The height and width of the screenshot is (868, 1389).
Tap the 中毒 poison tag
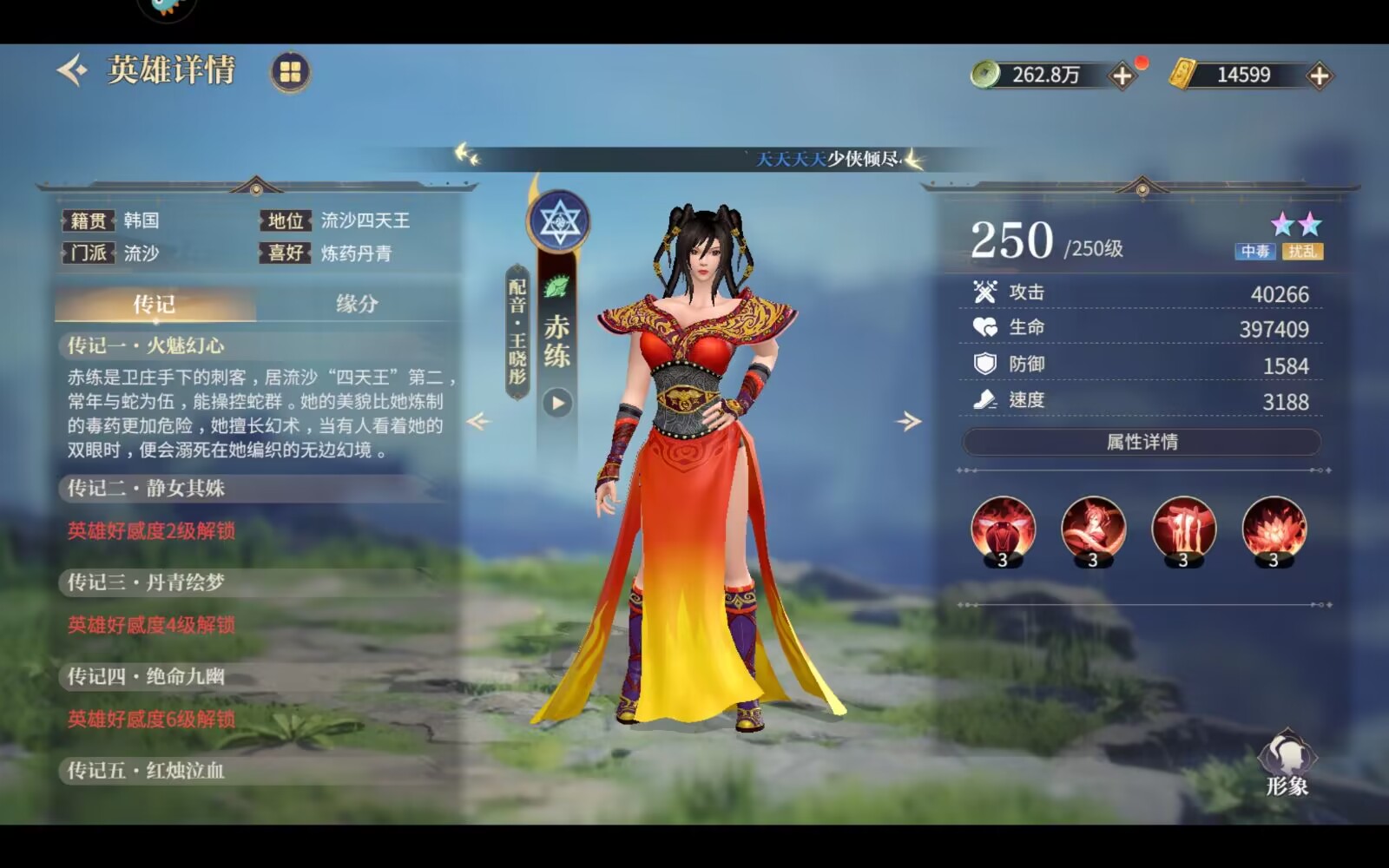[1254, 252]
